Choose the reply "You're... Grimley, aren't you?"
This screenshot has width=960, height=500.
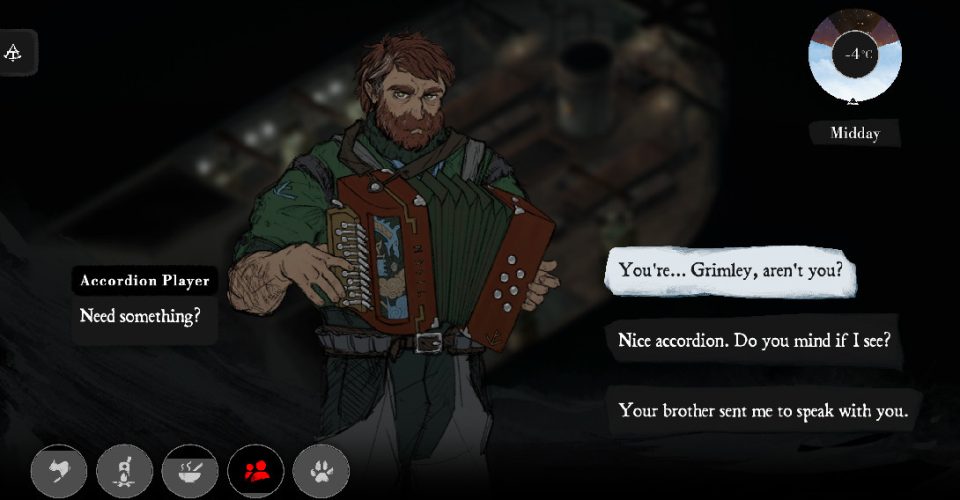pos(733,270)
